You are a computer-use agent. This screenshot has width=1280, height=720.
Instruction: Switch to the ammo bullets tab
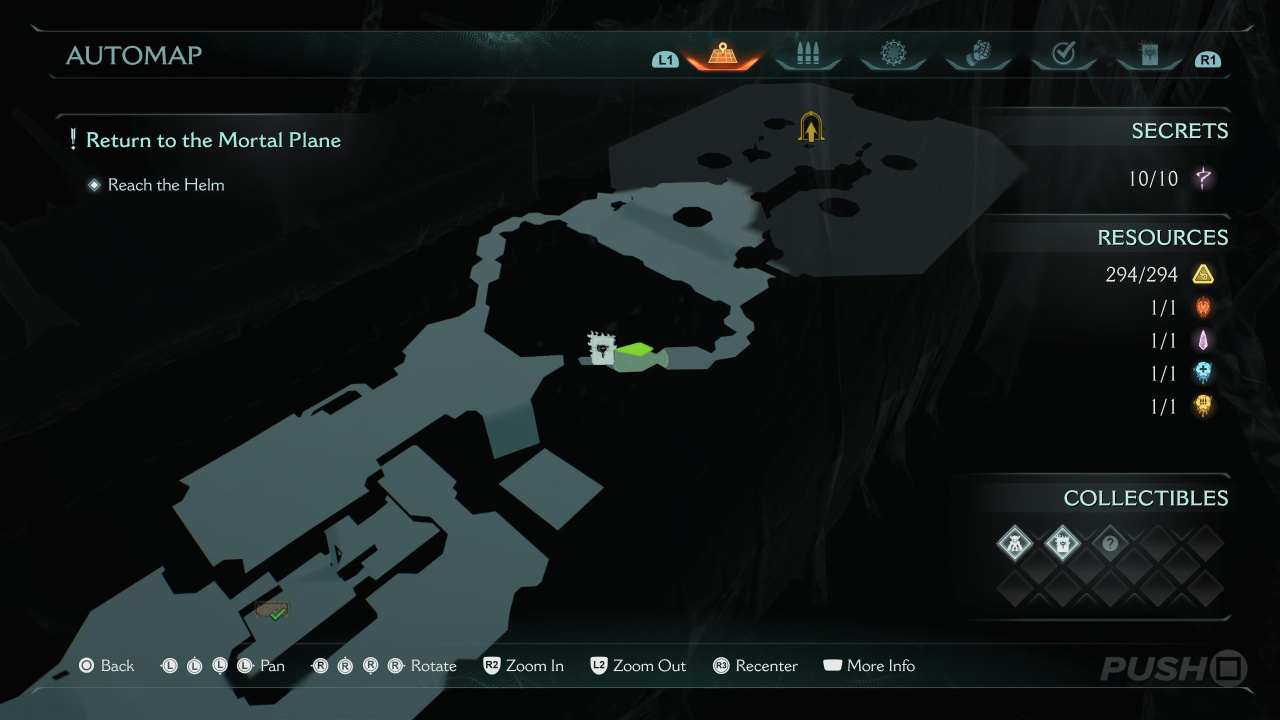[x=807, y=55]
